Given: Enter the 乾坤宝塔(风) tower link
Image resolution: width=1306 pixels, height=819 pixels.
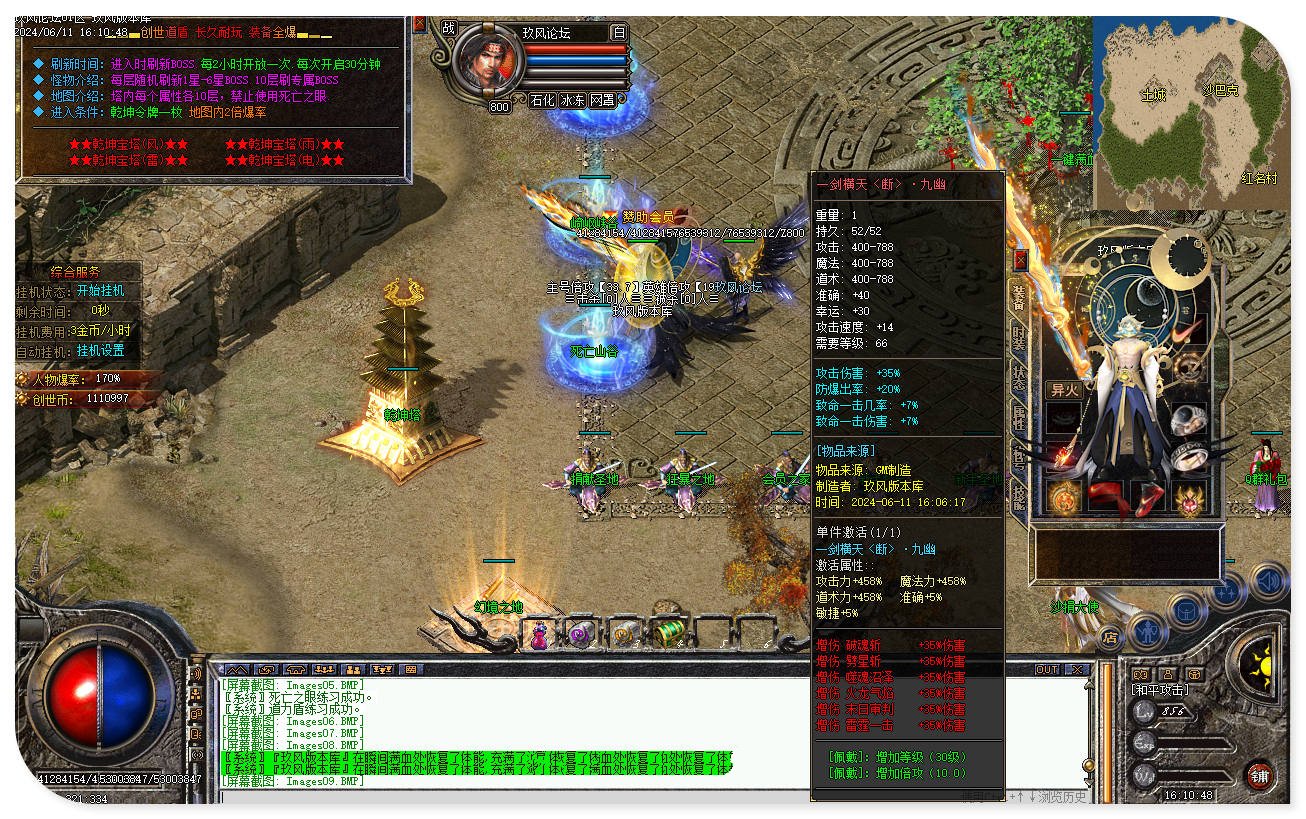Looking at the screenshot, I should pos(128,144).
